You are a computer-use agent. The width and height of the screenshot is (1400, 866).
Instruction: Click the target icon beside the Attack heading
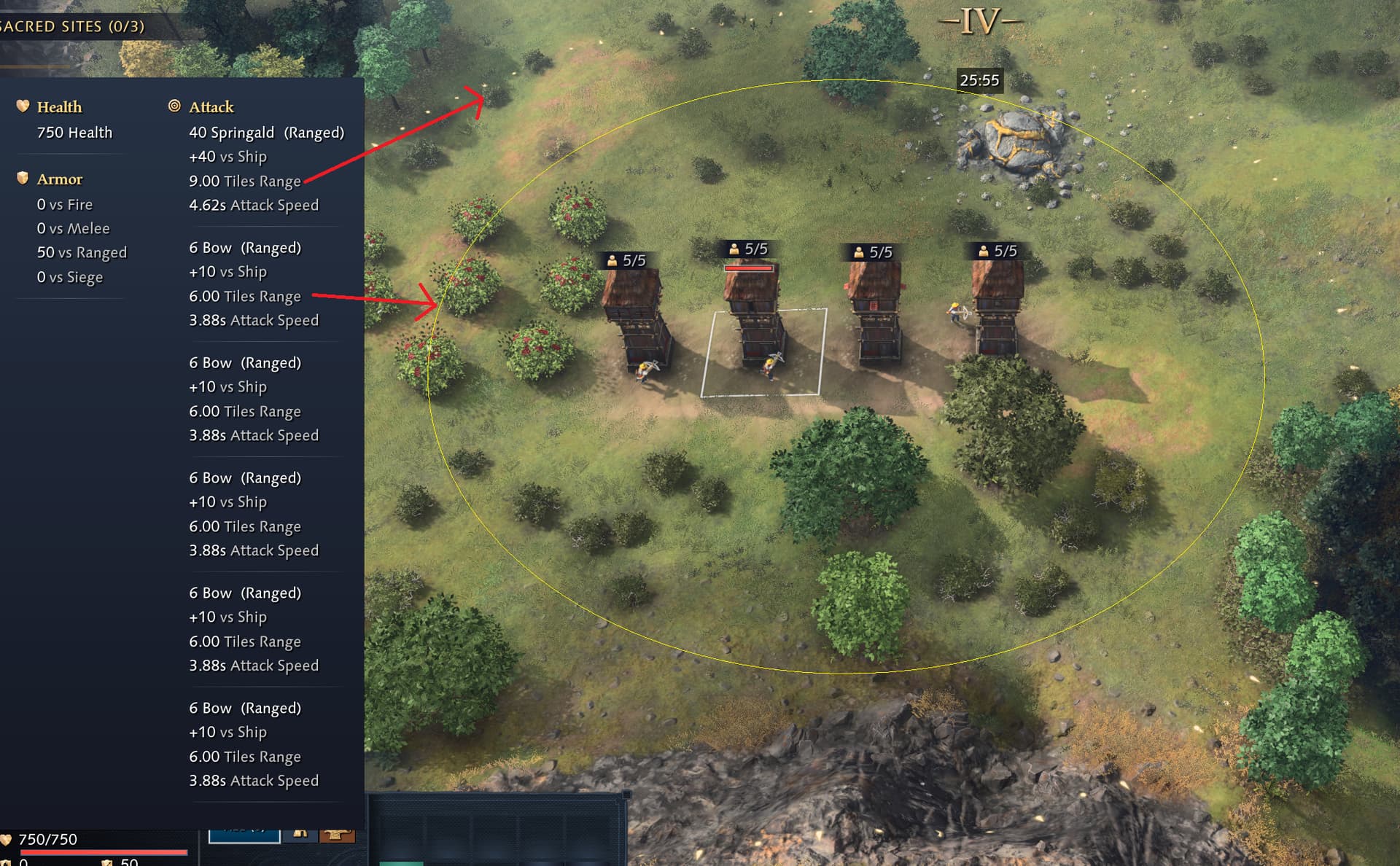pos(174,106)
